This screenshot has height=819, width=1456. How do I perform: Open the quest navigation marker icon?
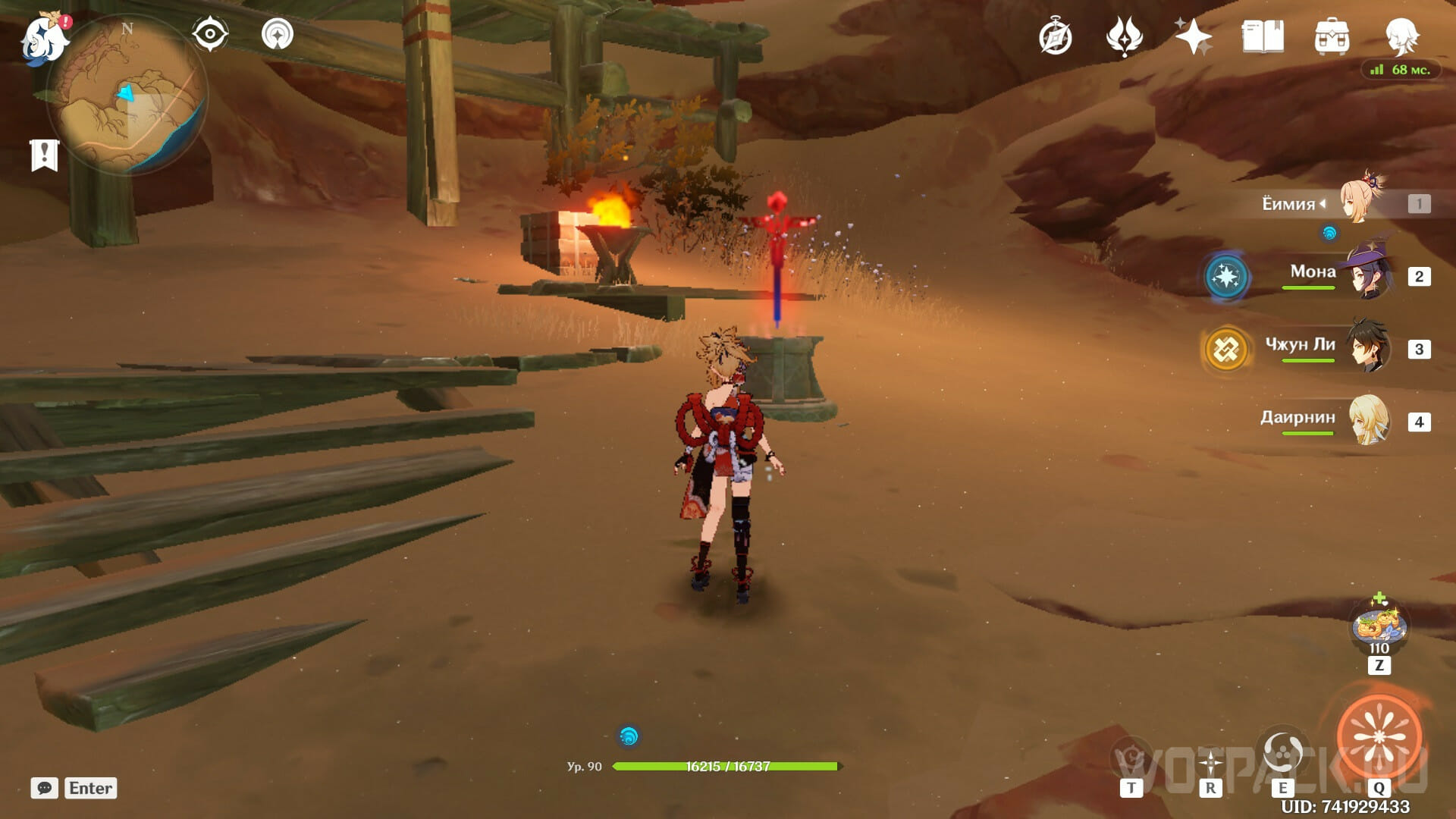pos(278,34)
